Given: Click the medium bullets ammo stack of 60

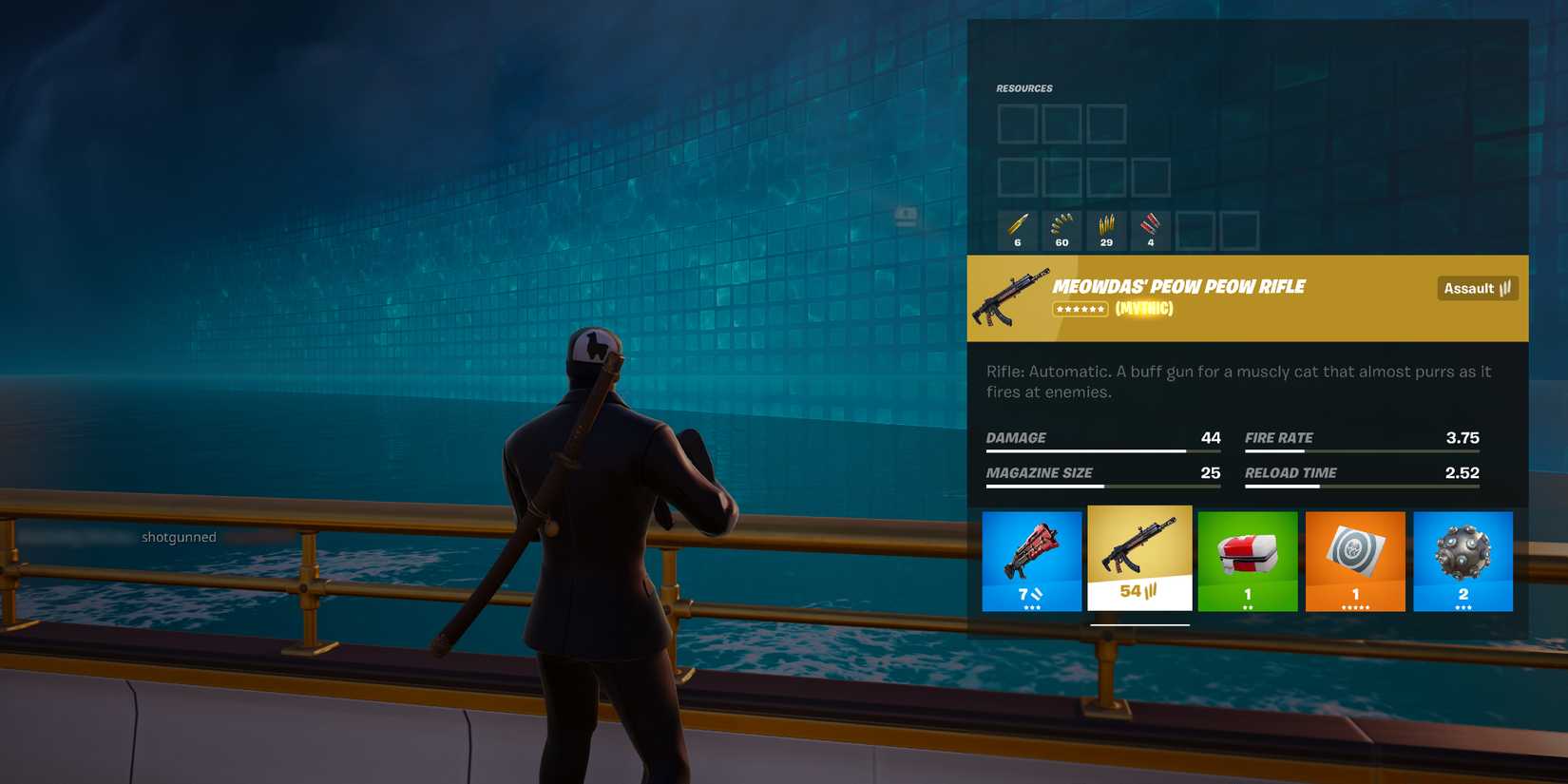Looking at the screenshot, I should tap(1061, 228).
